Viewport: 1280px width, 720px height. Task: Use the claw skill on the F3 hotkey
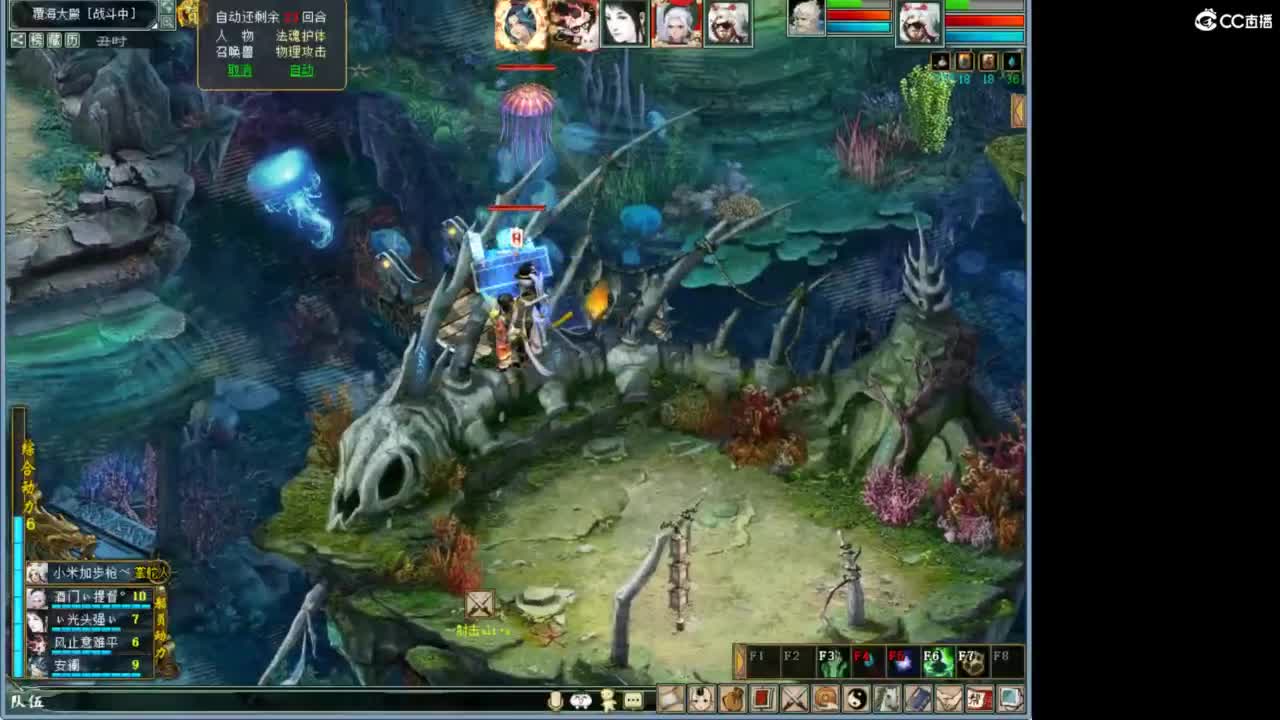point(833,661)
